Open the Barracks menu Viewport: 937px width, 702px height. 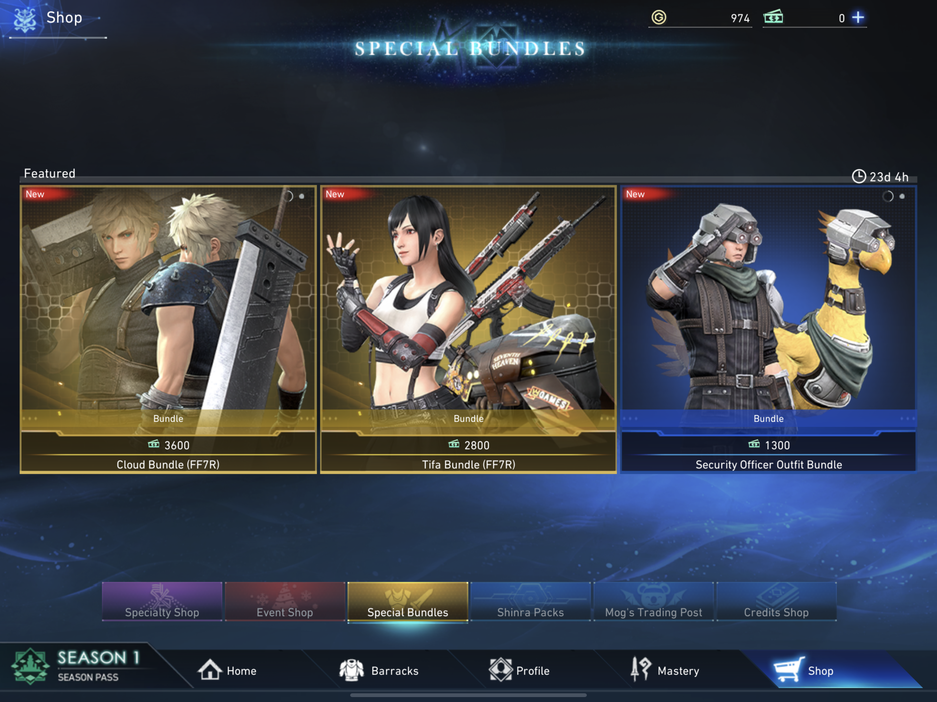tap(380, 670)
